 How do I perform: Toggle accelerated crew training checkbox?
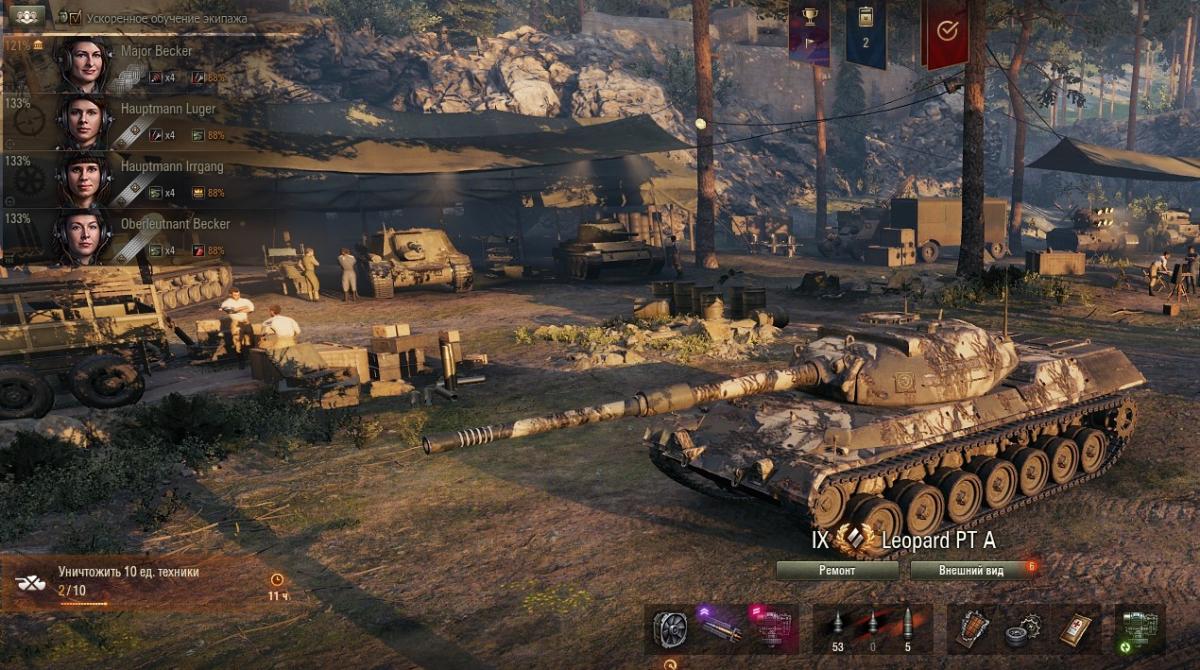(74, 17)
